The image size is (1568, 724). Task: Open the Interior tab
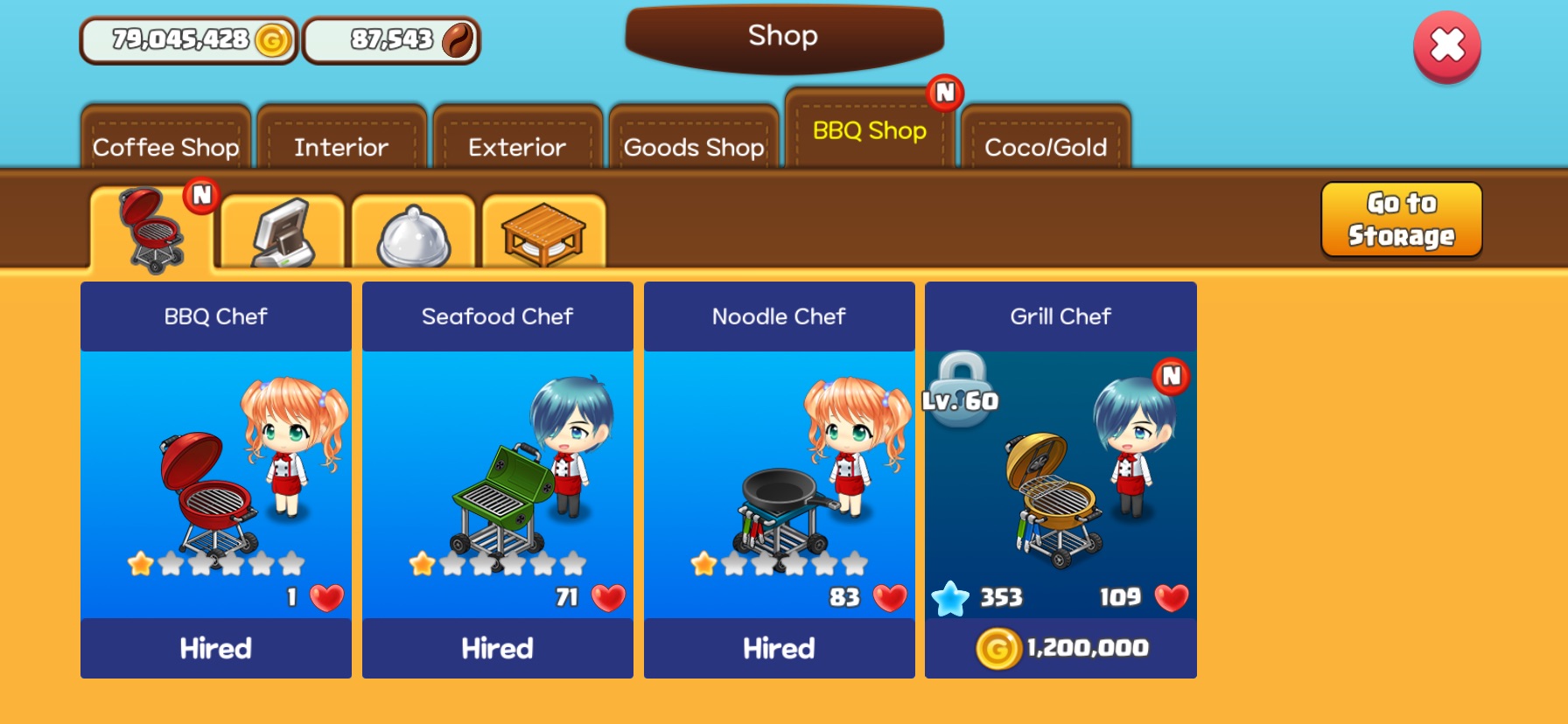point(341,140)
